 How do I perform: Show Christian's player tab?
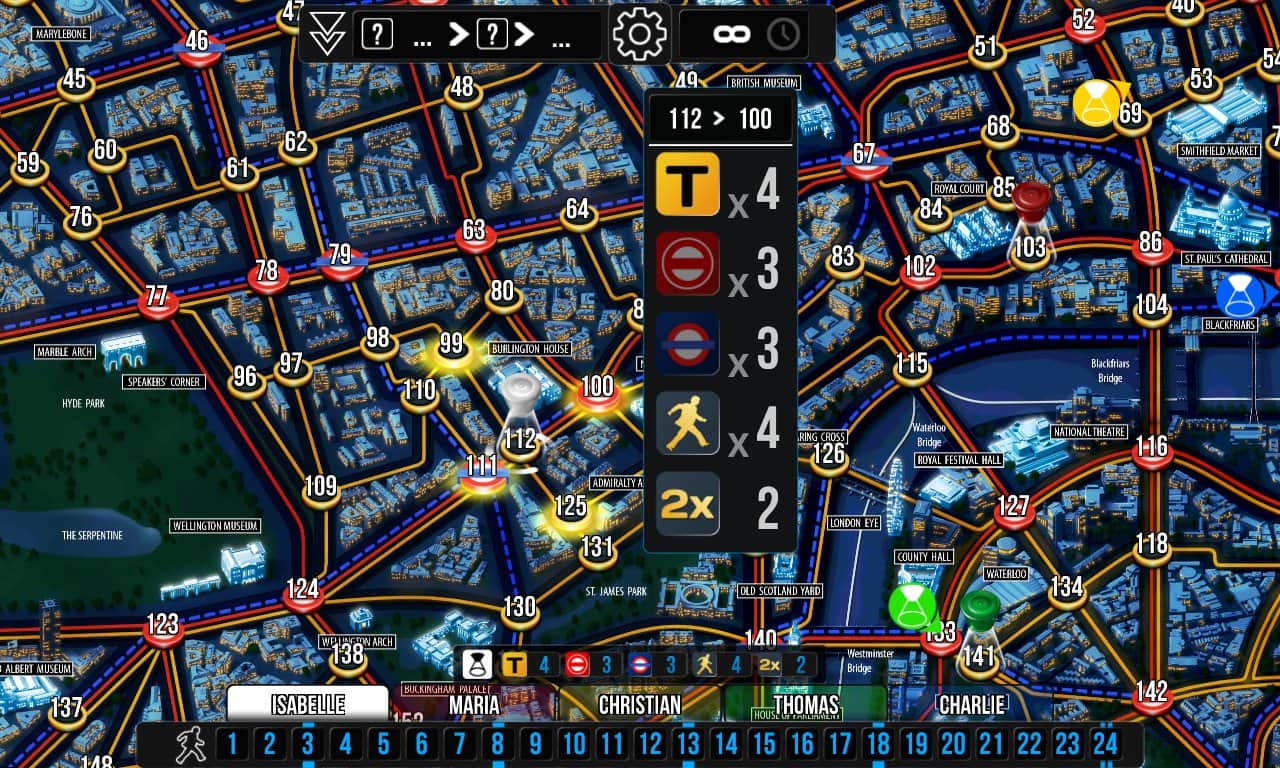(640, 704)
